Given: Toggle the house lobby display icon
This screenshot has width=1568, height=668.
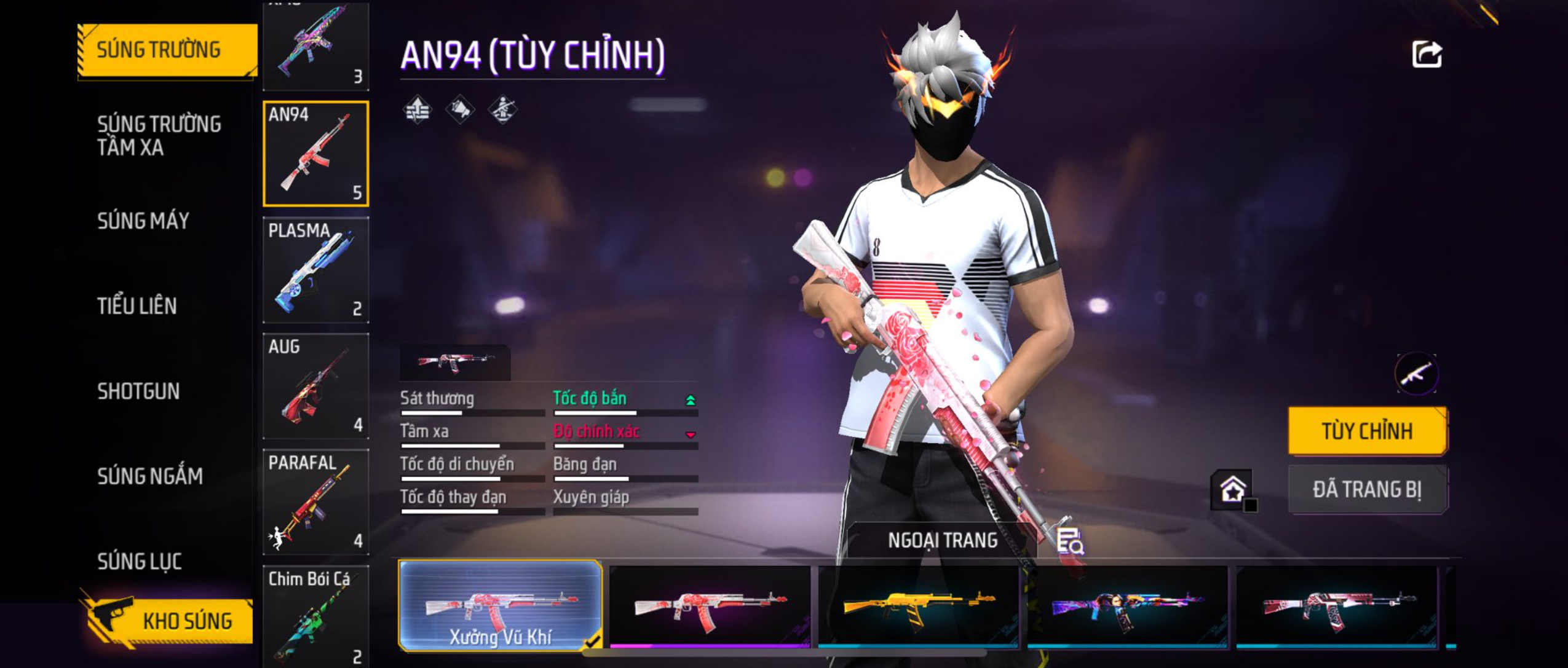Looking at the screenshot, I should click(1233, 490).
